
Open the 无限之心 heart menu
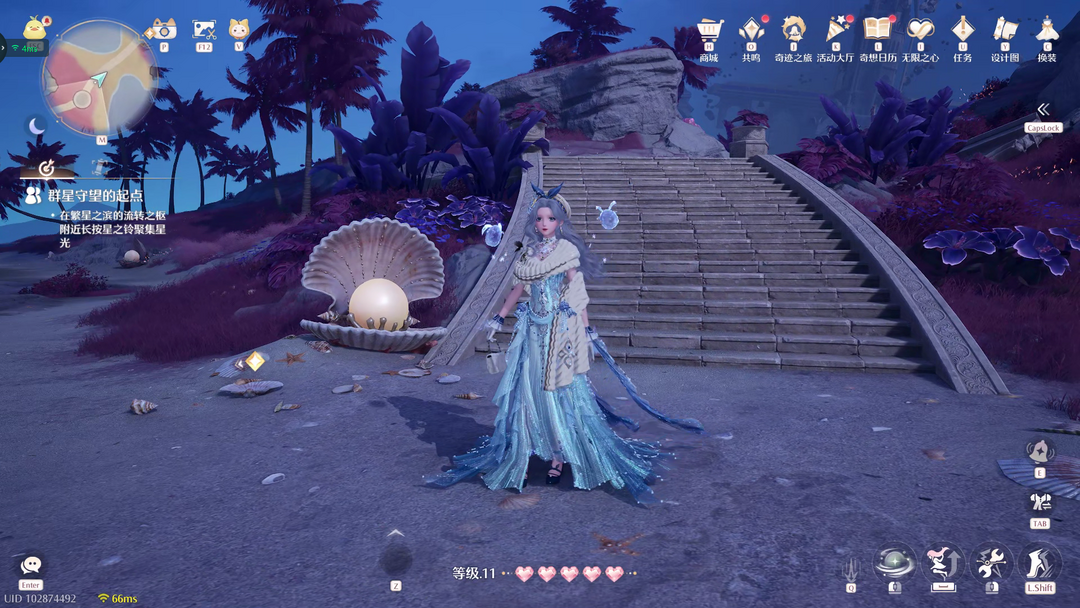pos(920,29)
